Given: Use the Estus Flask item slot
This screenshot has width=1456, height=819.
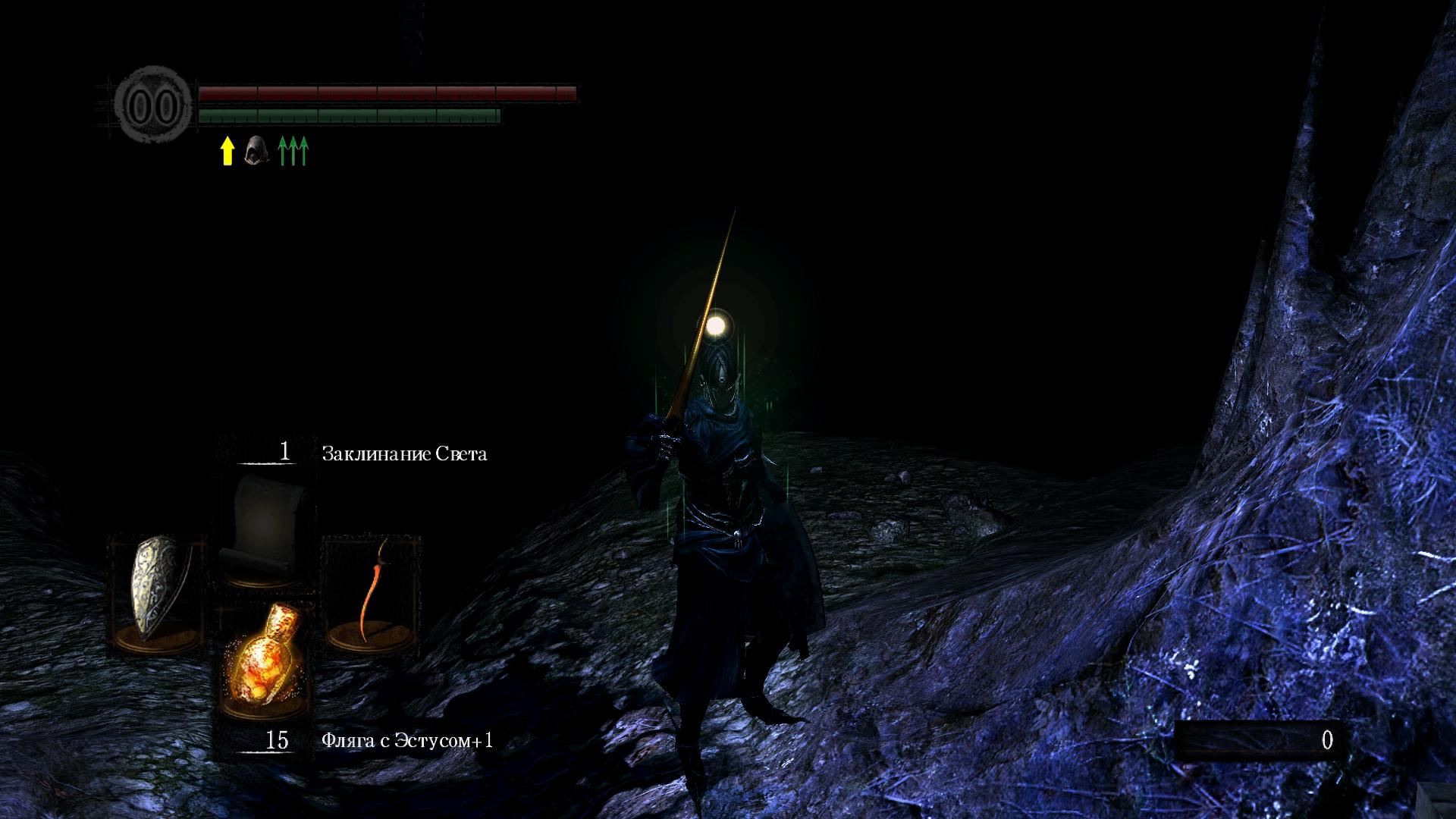Looking at the screenshot, I should [x=265, y=658].
